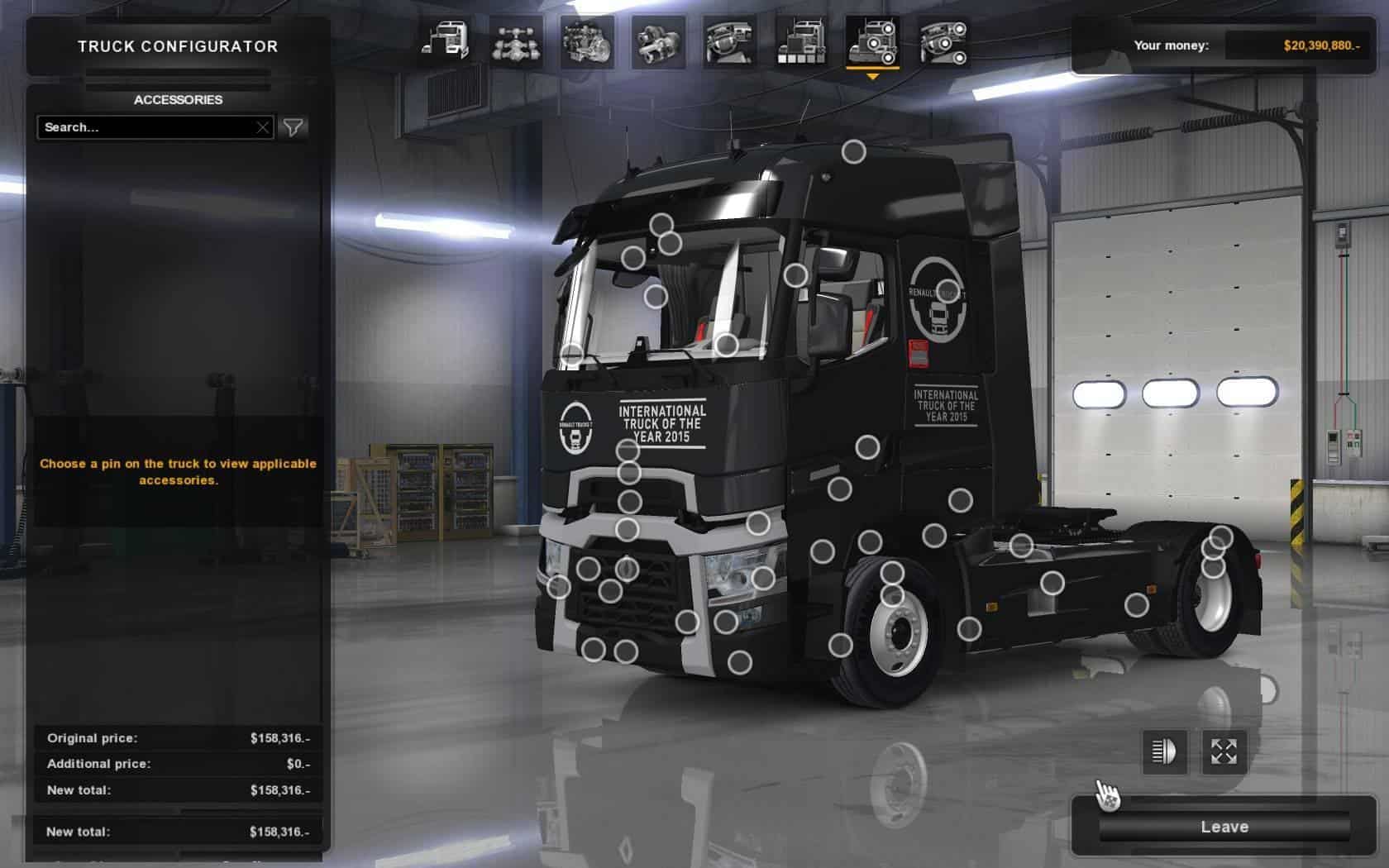This screenshot has width=1389, height=868.
Task: Switch to the chassis drivetrain tab
Action: [x=517, y=41]
